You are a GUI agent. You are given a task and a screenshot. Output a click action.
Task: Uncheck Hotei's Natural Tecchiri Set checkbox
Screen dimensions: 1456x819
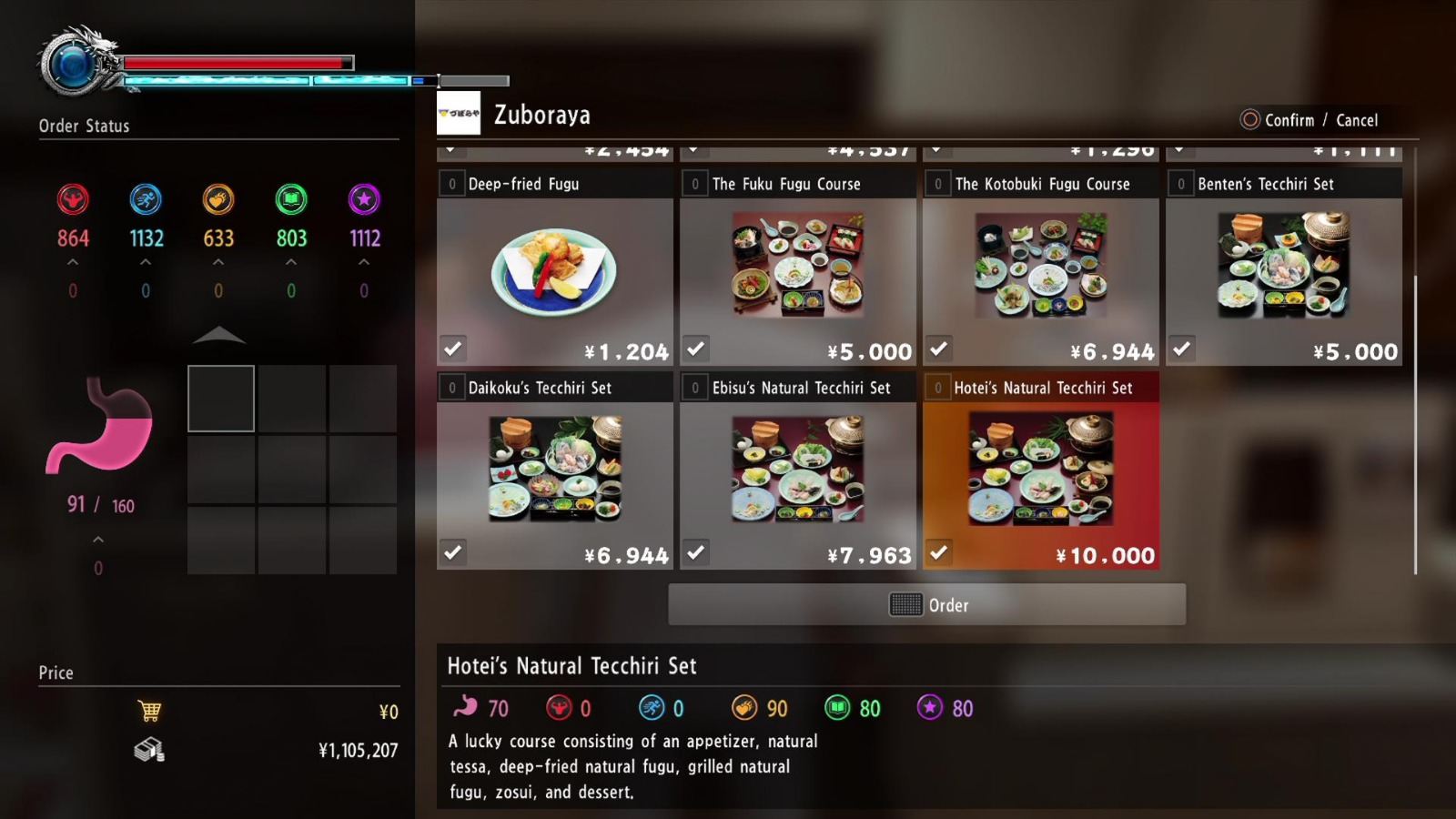pyautogui.click(x=938, y=552)
